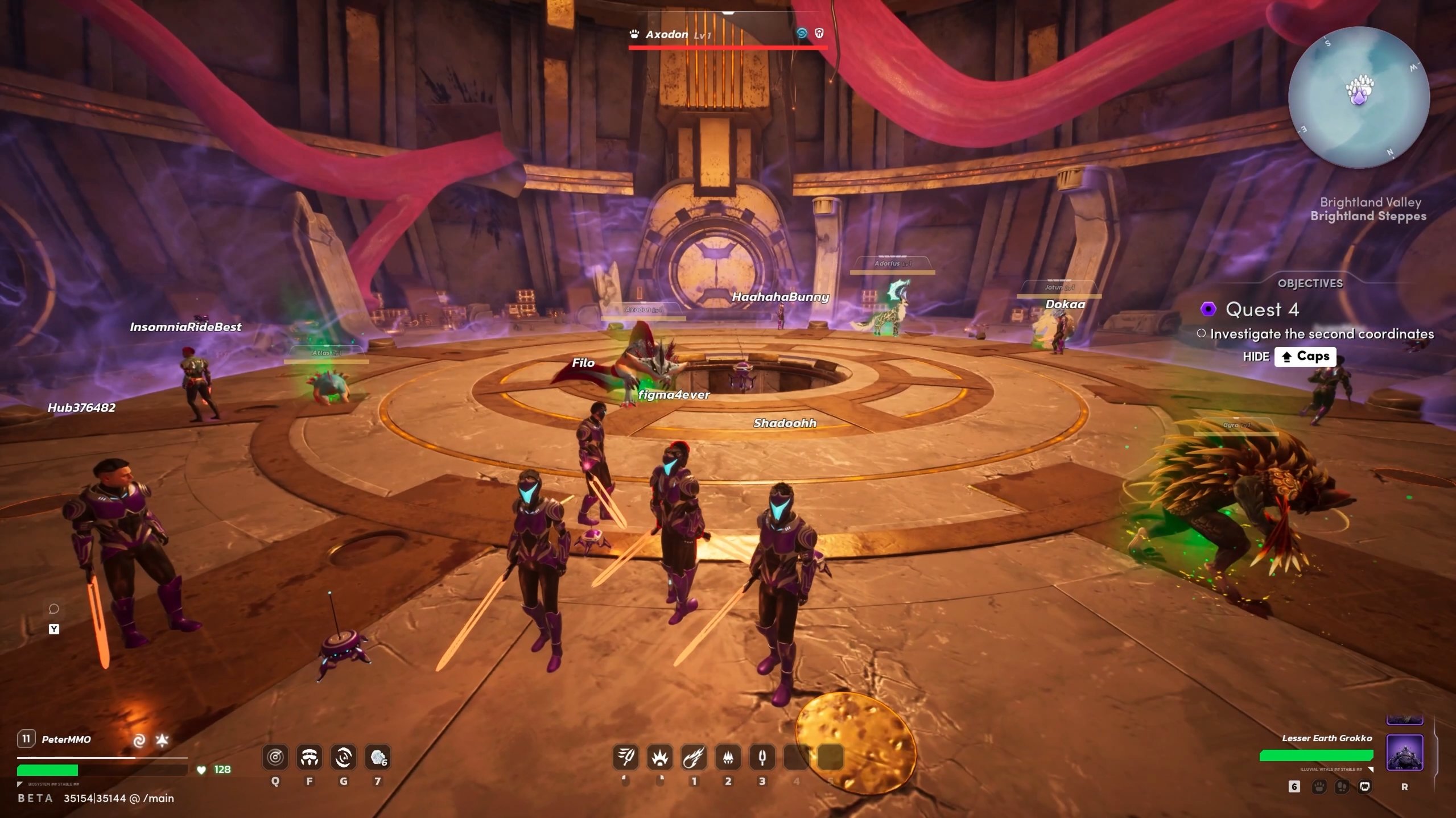Use the pronged fork ability icon

(x=762, y=757)
